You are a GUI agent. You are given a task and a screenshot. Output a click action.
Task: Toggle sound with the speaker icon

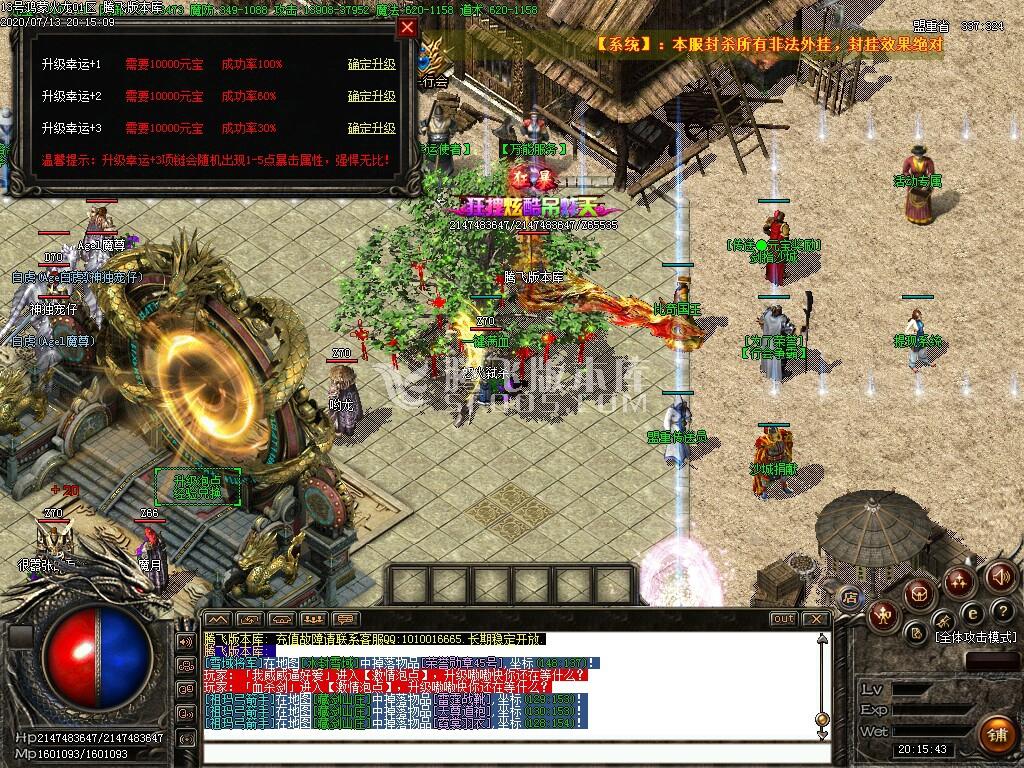1000,577
